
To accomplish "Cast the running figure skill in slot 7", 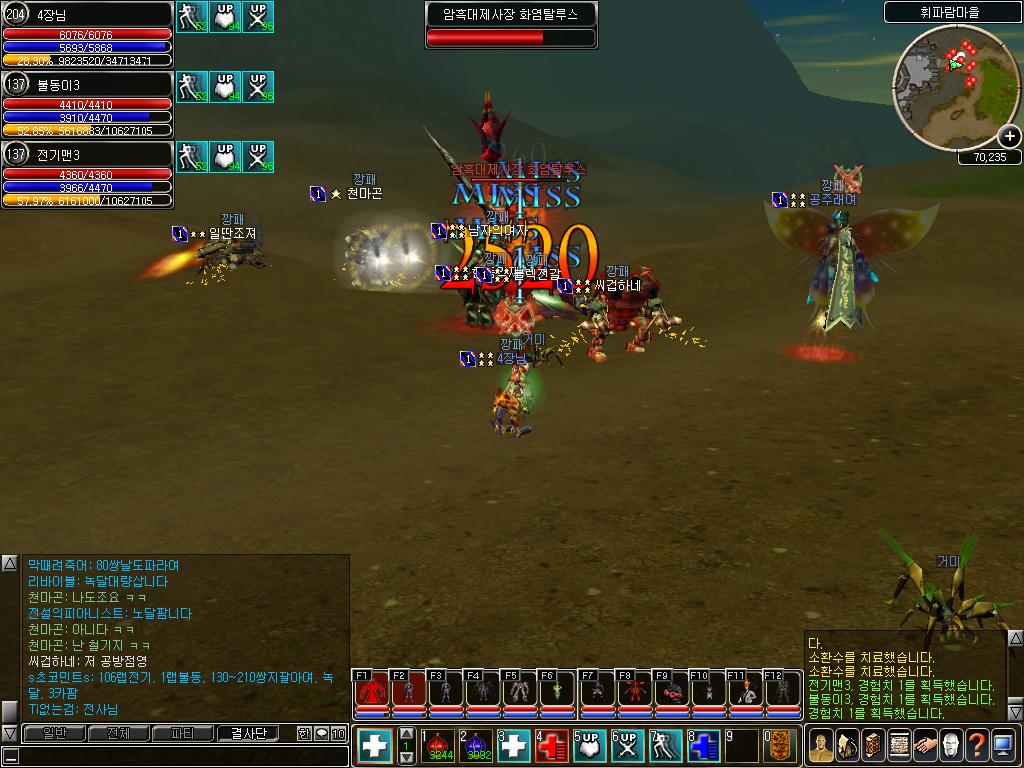I will (664, 746).
